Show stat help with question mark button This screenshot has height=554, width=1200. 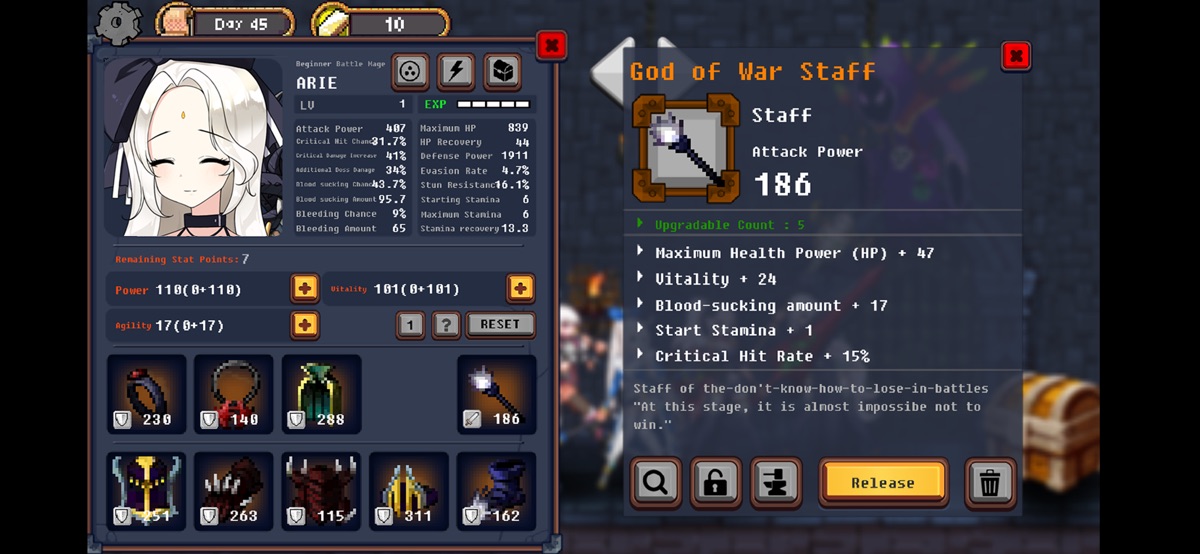(x=446, y=325)
